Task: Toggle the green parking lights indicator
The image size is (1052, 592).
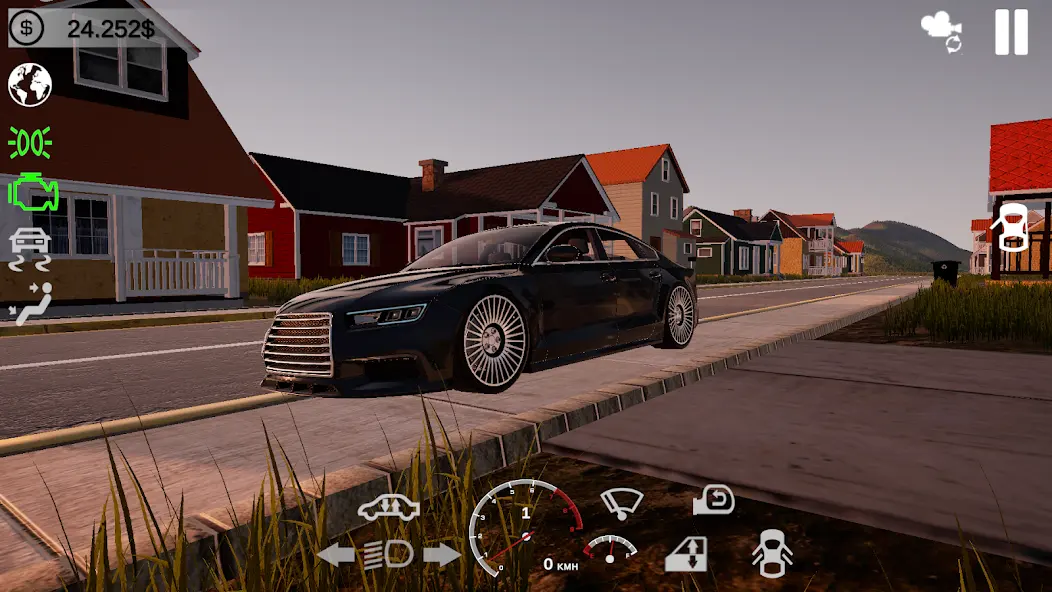Action: [x=30, y=143]
